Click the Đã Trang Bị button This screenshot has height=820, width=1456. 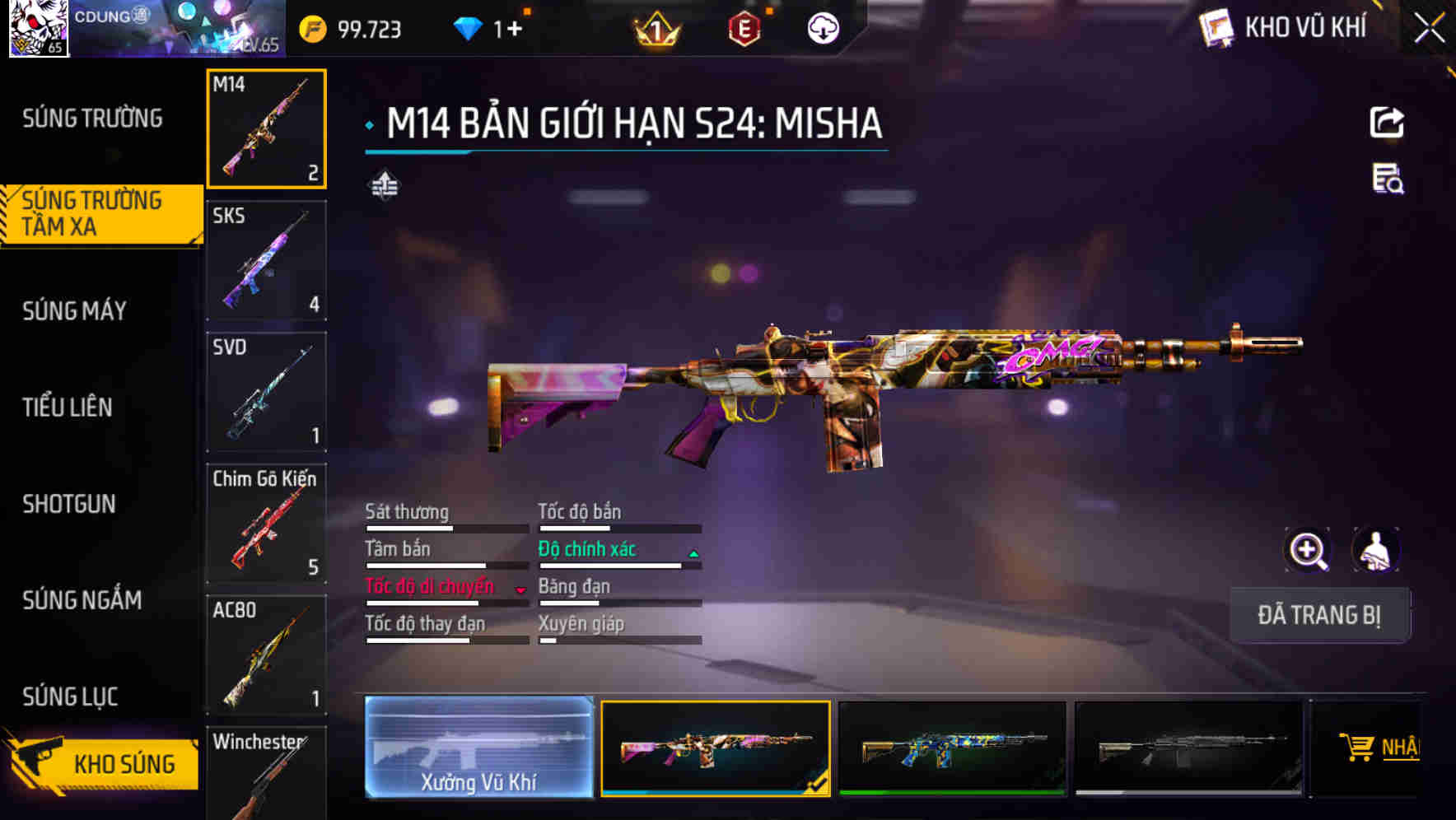1318,615
